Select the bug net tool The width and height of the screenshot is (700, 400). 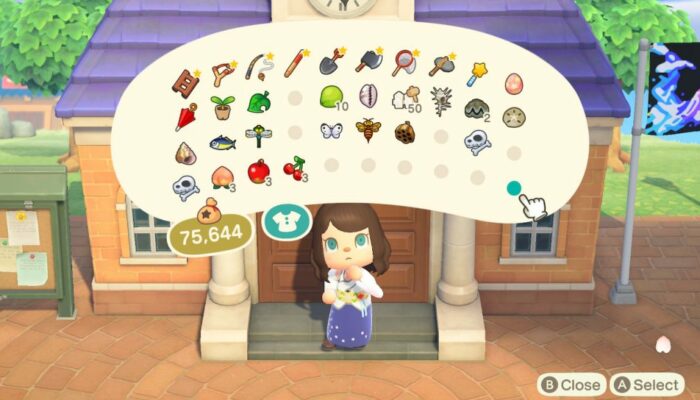(x=404, y=64)
